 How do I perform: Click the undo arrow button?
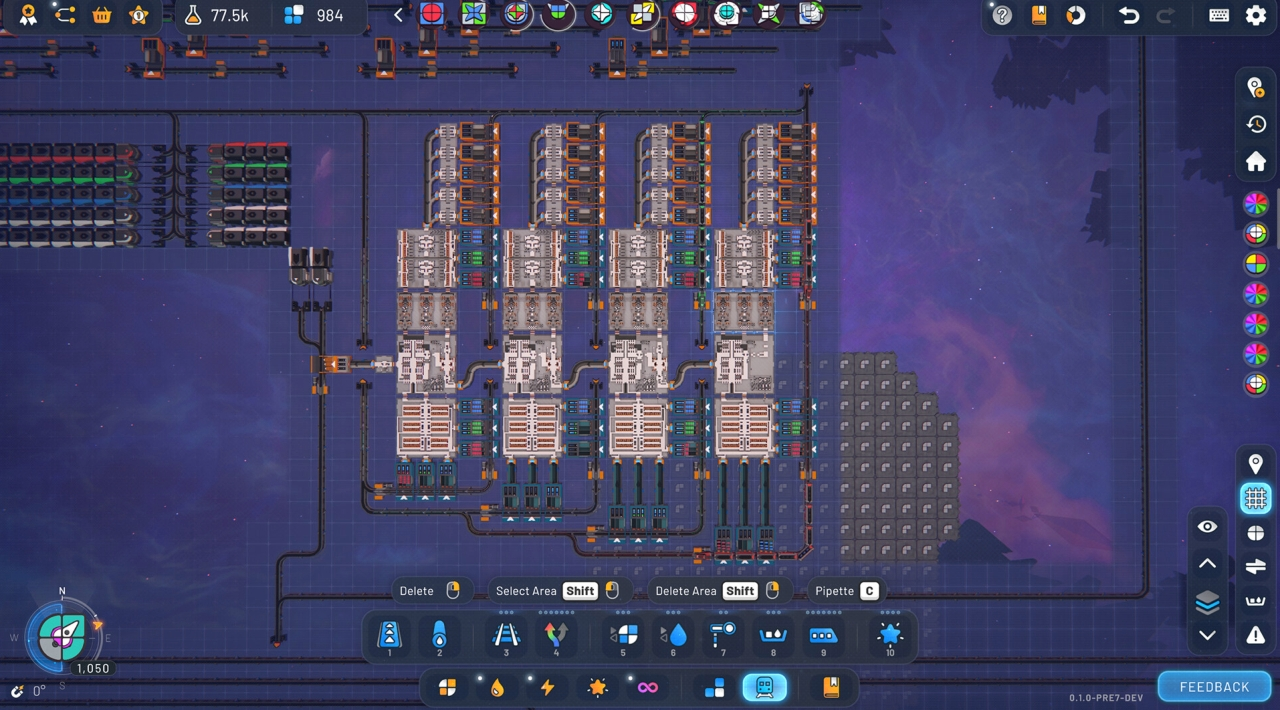[x=1129, y=15]
